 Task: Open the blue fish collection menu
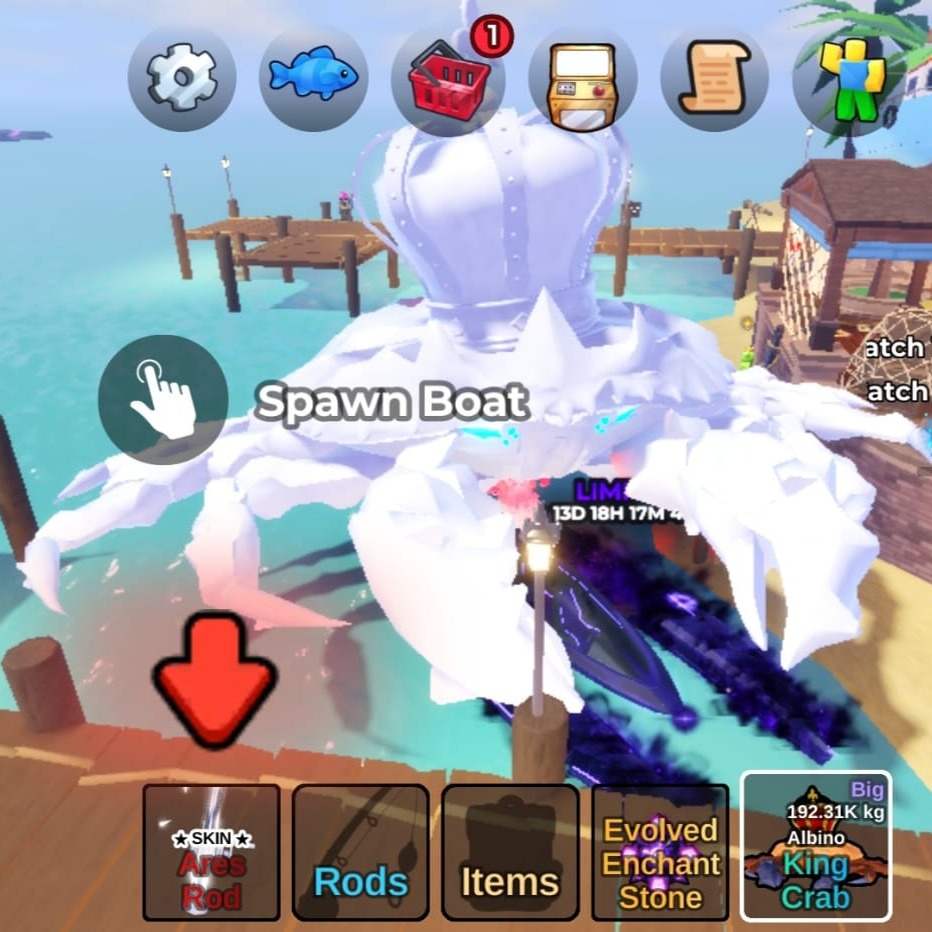[x=313, y=78]
